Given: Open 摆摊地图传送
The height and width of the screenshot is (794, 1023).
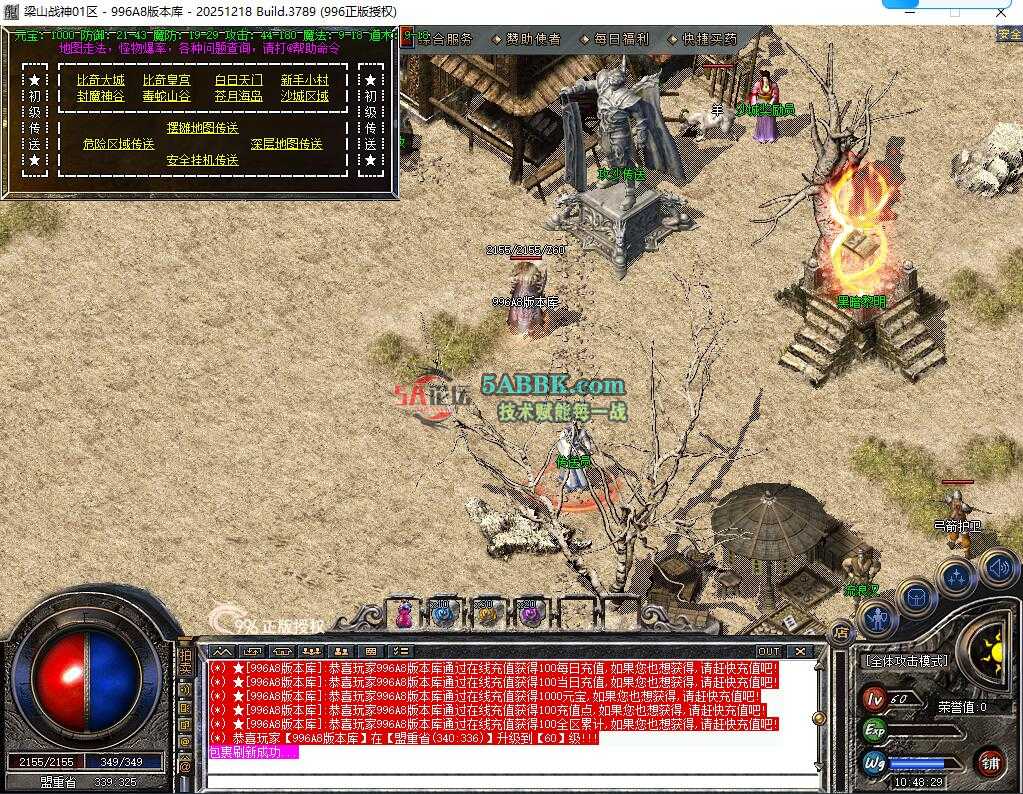Looking at the screenshot, I should (x=202, y=128).
